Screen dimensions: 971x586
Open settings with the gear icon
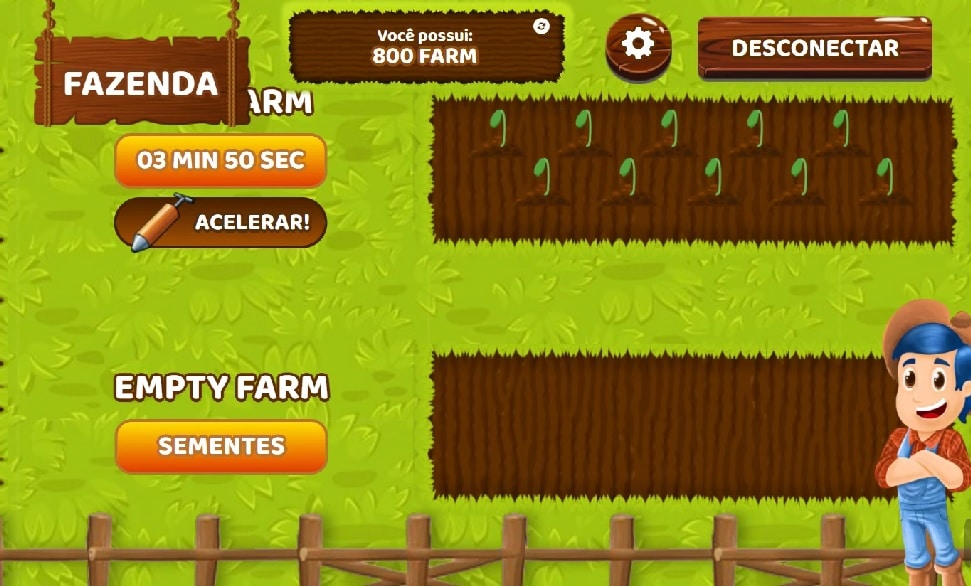[638, 44]
